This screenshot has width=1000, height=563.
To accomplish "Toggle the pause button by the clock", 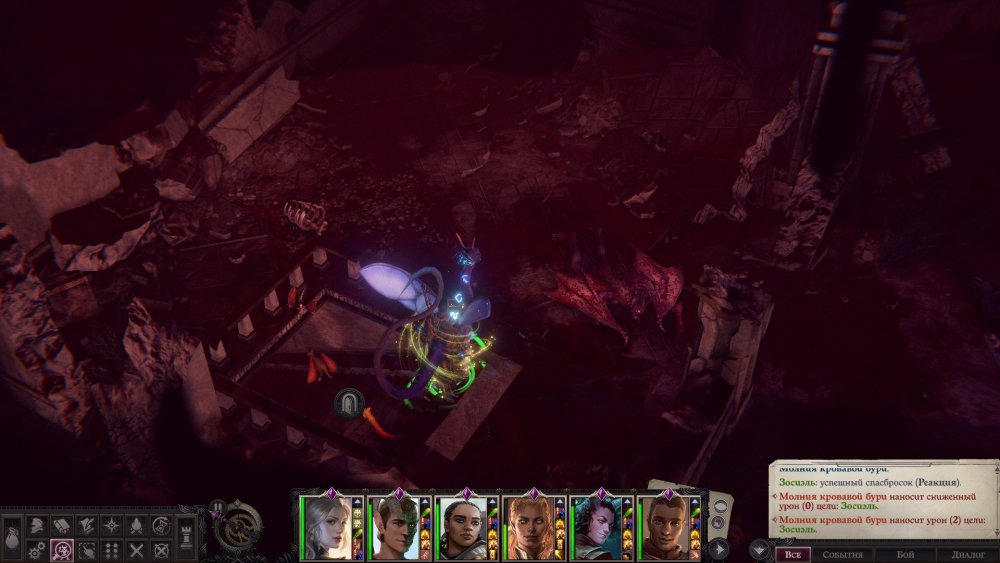I will 216,507.
